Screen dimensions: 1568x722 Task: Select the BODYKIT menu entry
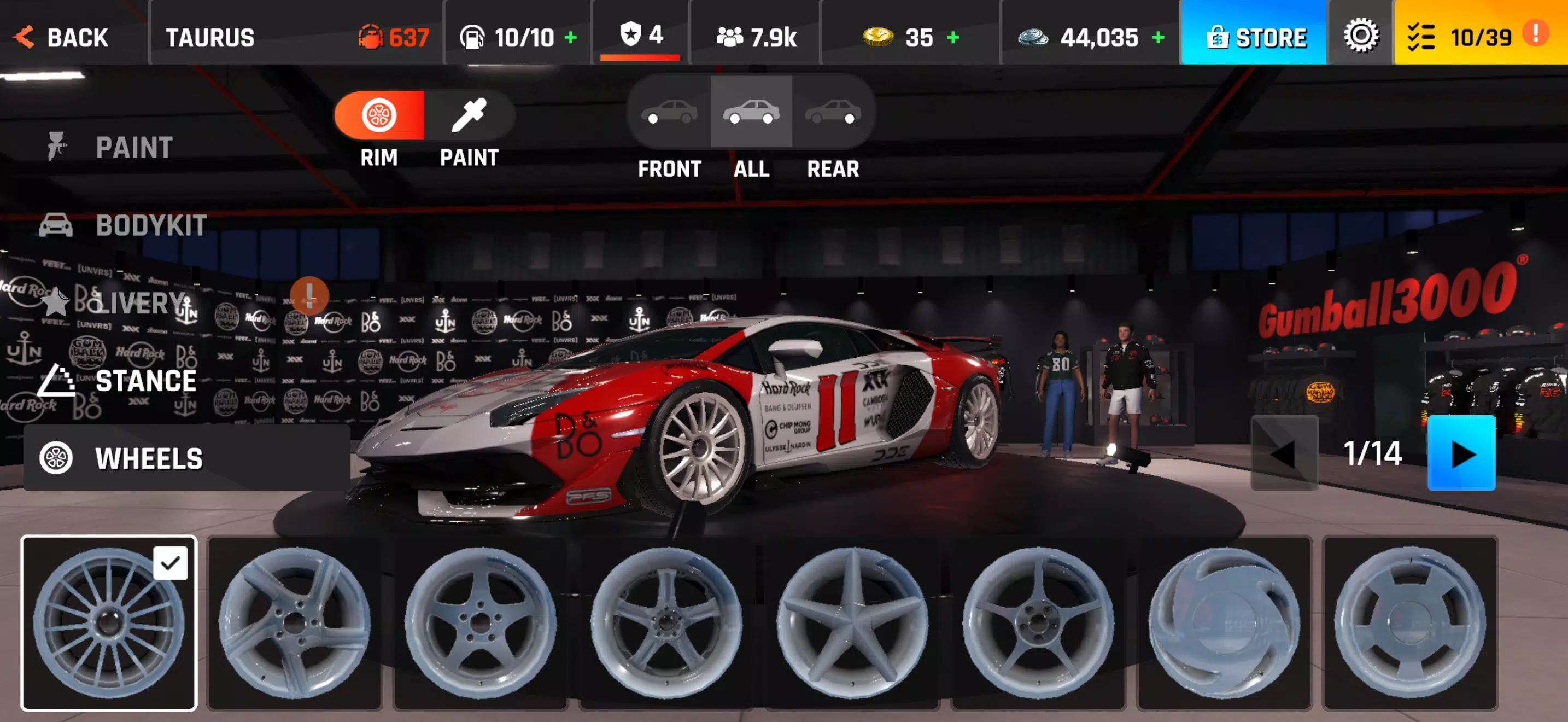point(150,226)
